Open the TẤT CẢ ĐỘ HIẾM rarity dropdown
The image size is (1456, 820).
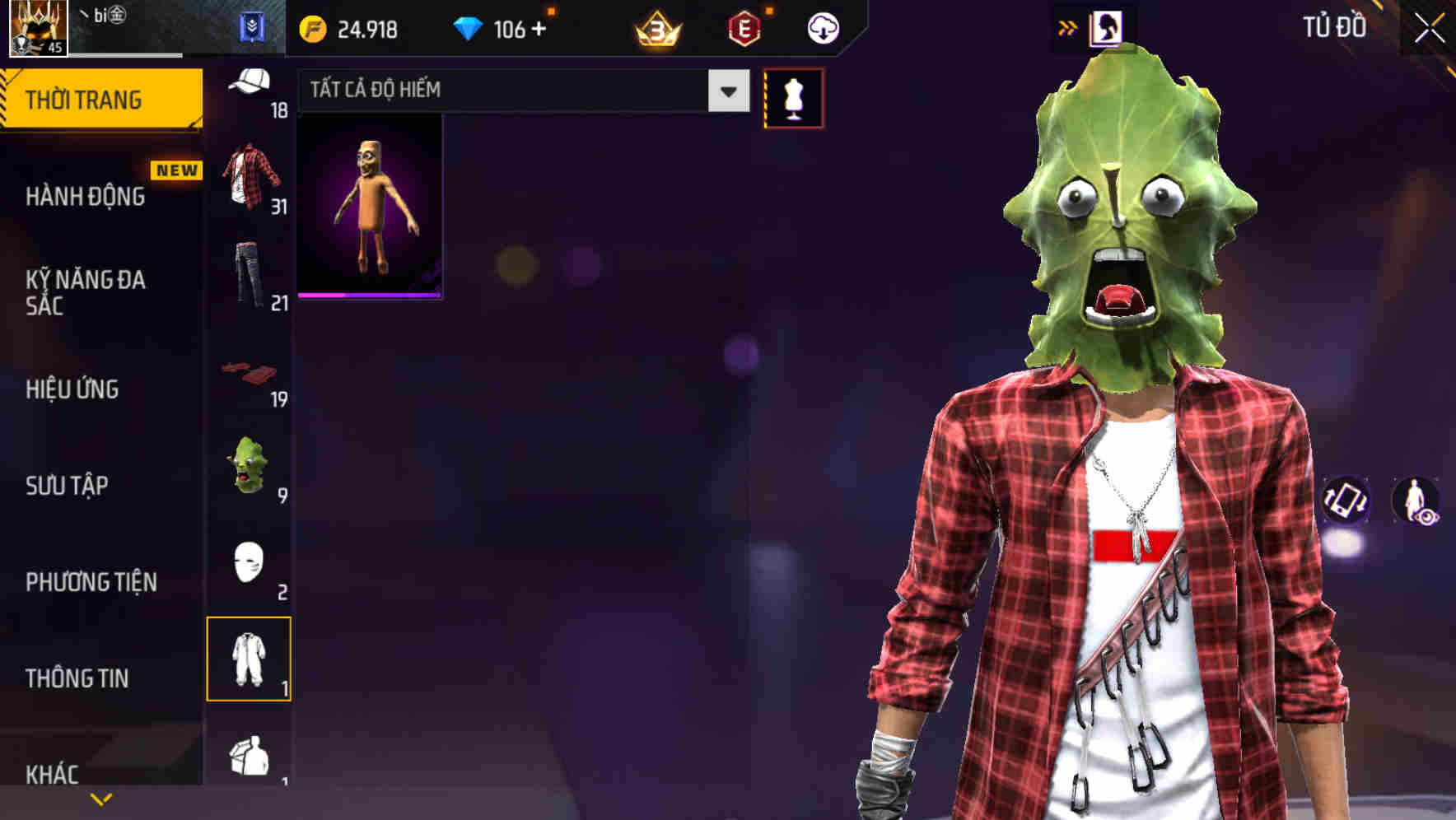519,91
